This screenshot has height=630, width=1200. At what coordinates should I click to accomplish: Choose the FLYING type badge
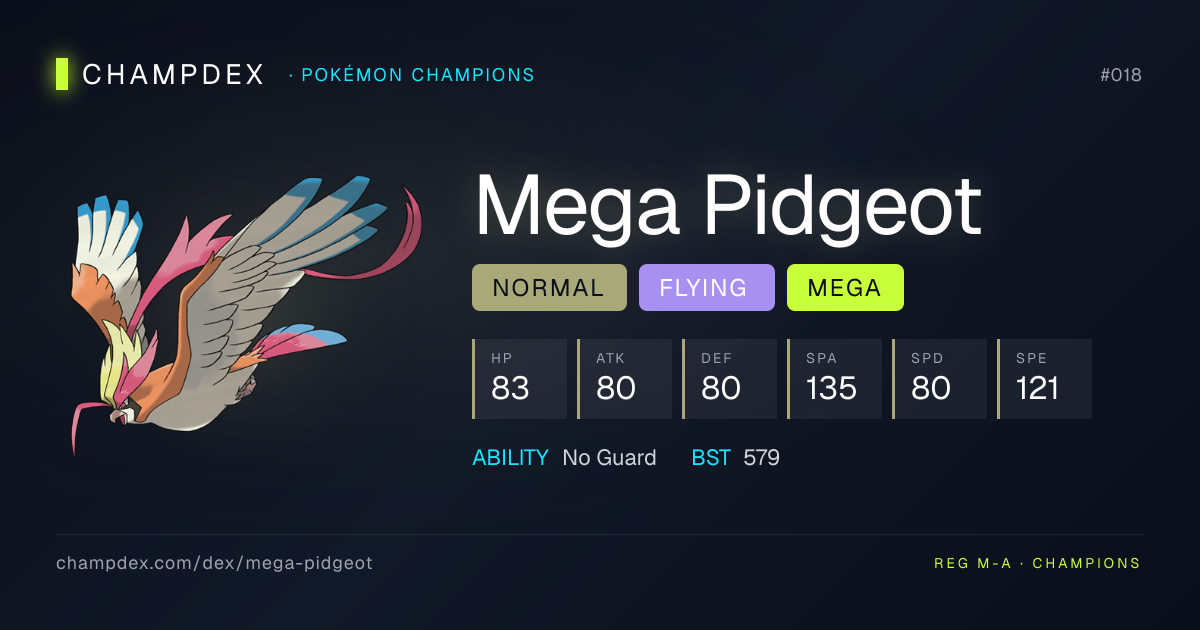[706, 288]
